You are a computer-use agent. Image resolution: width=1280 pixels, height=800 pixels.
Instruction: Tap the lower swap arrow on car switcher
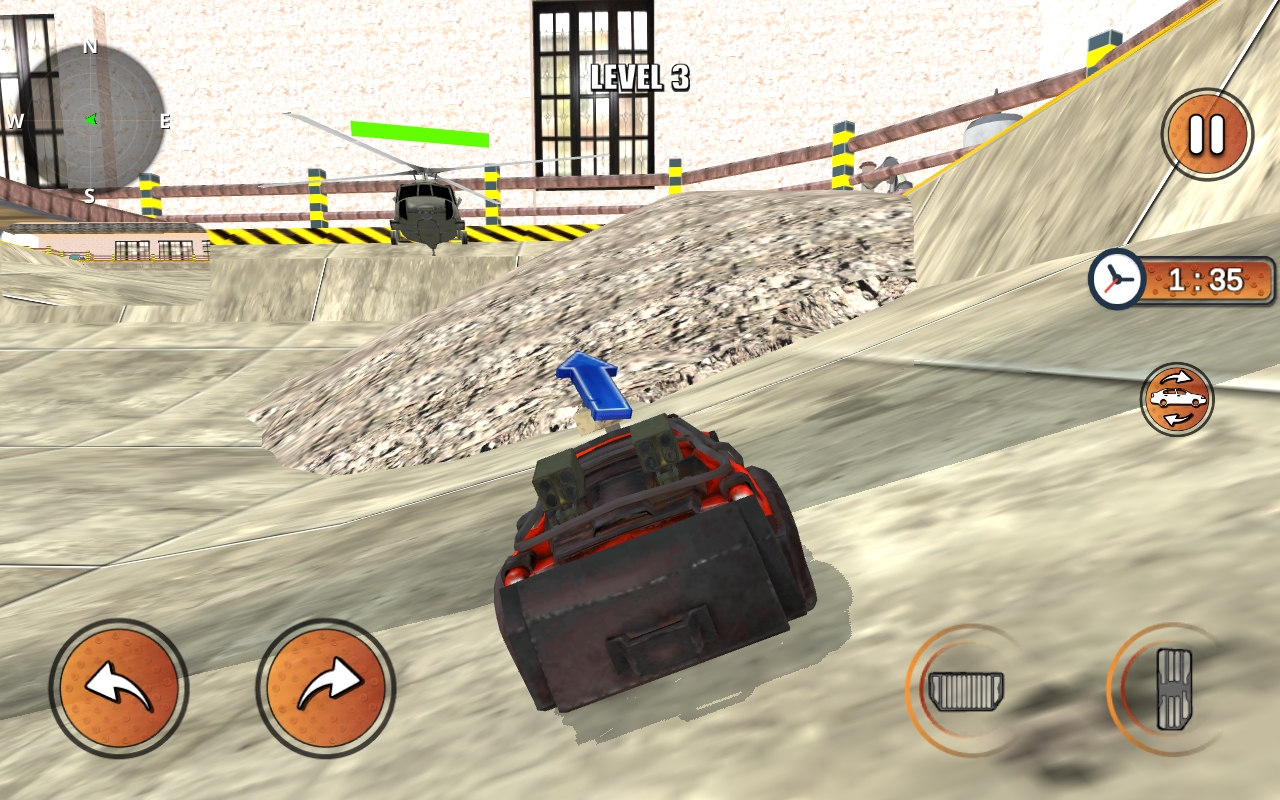[1176, 417]
